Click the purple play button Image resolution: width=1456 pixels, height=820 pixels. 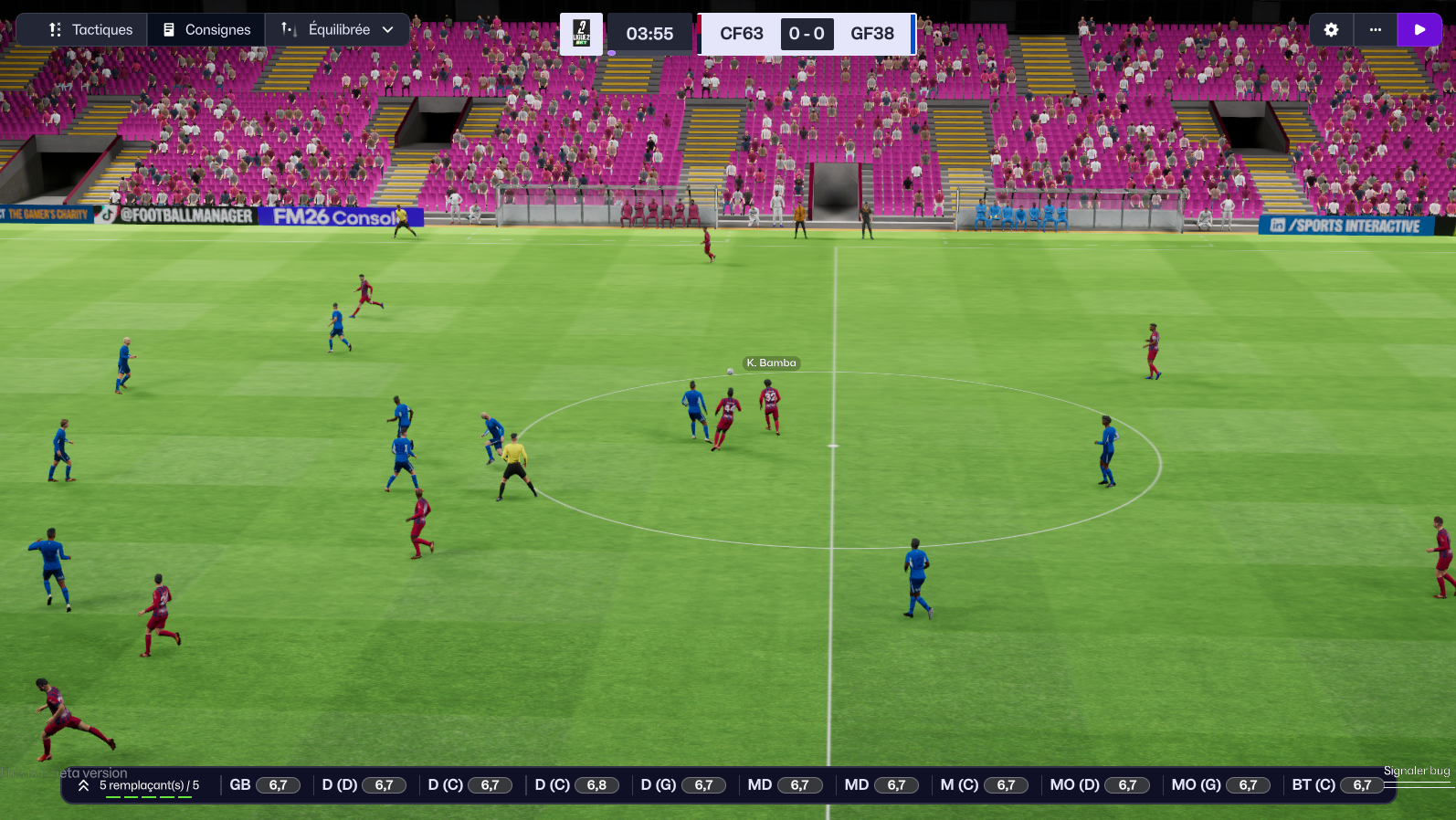point(1419,30)
